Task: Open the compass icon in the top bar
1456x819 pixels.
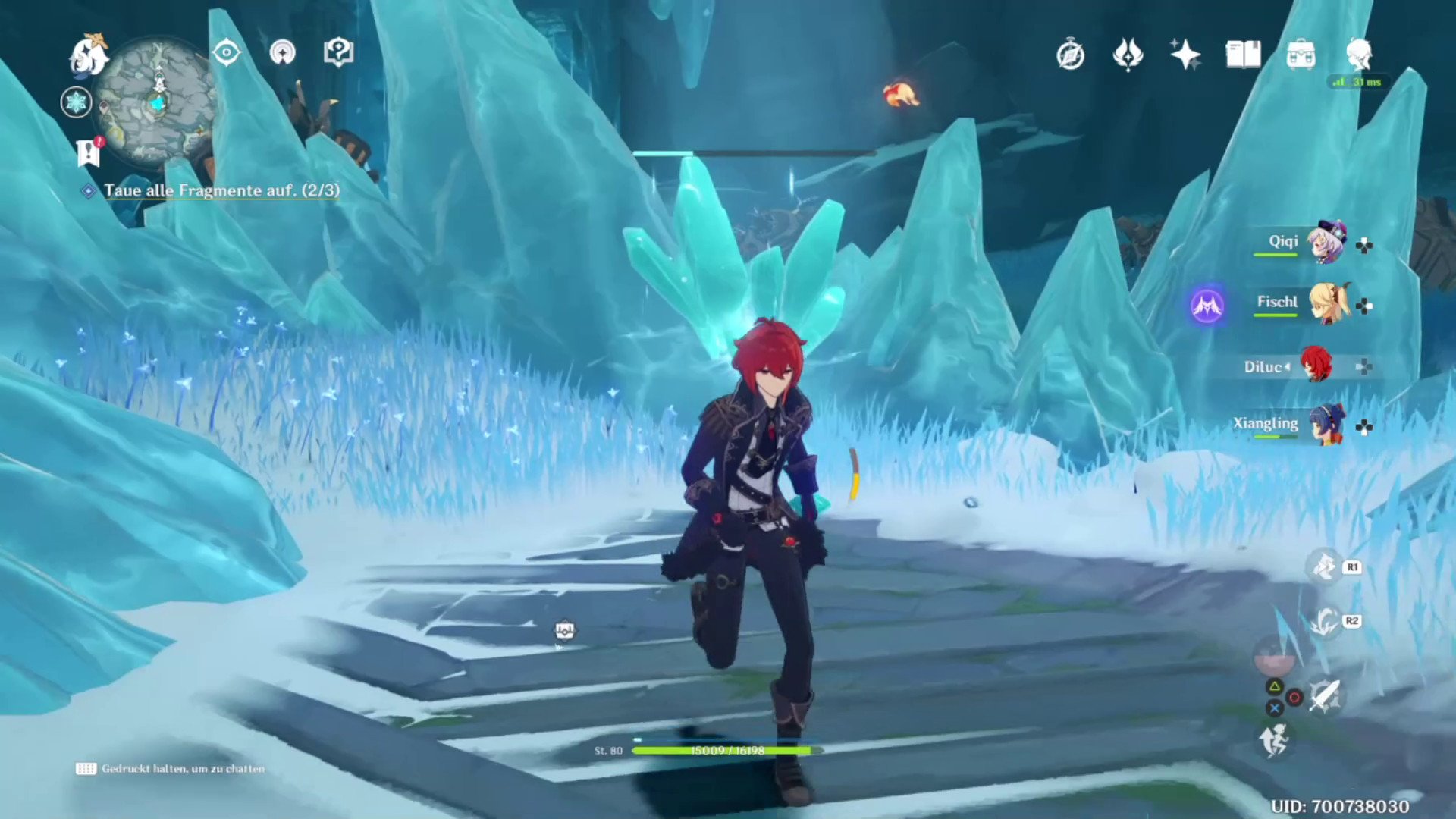Action: pos(1070,55)
